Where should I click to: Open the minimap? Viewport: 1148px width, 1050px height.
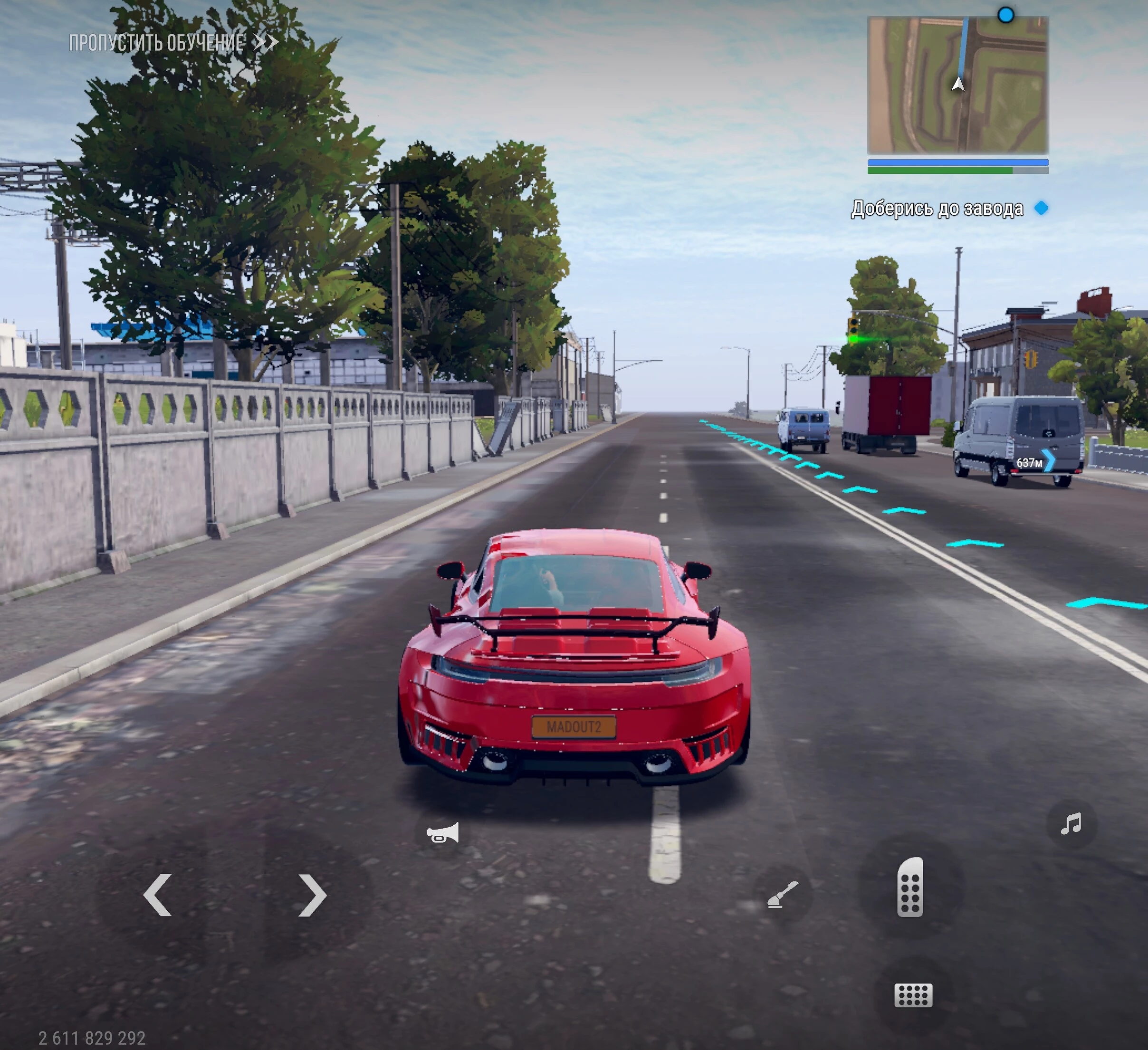point(957,85)
